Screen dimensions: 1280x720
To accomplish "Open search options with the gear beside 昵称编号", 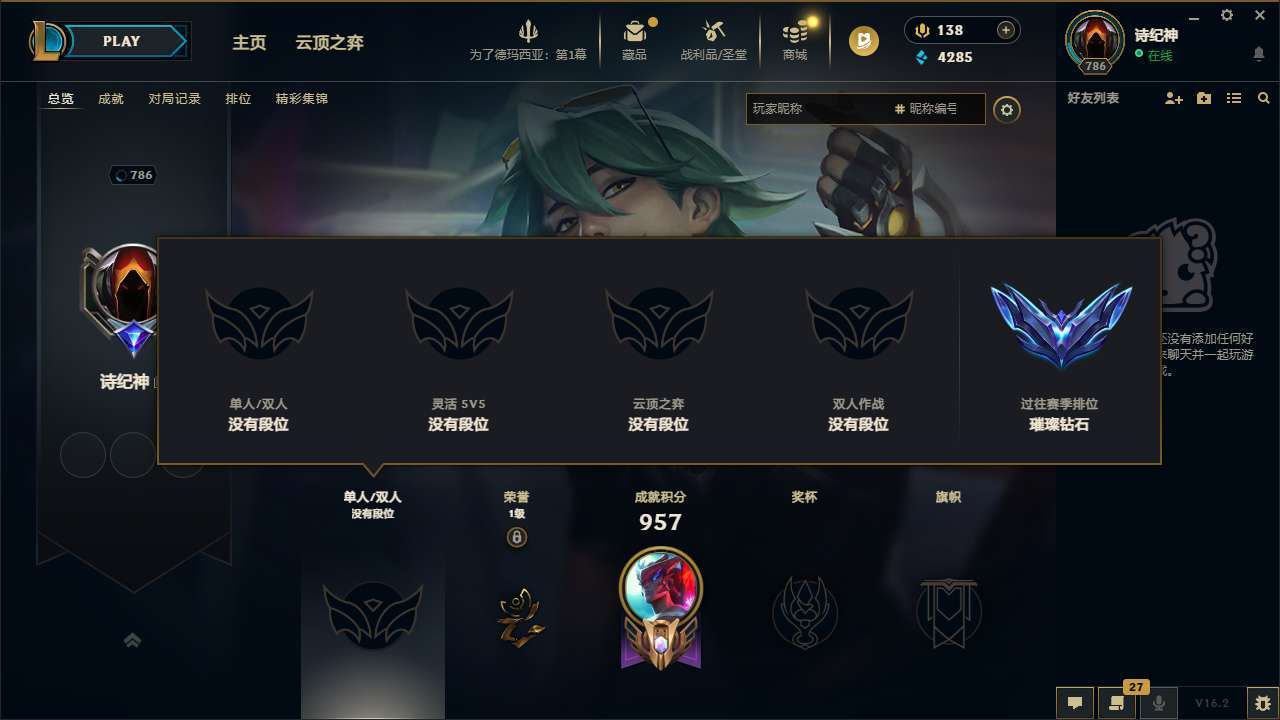I will click(x=1007, y=109).
